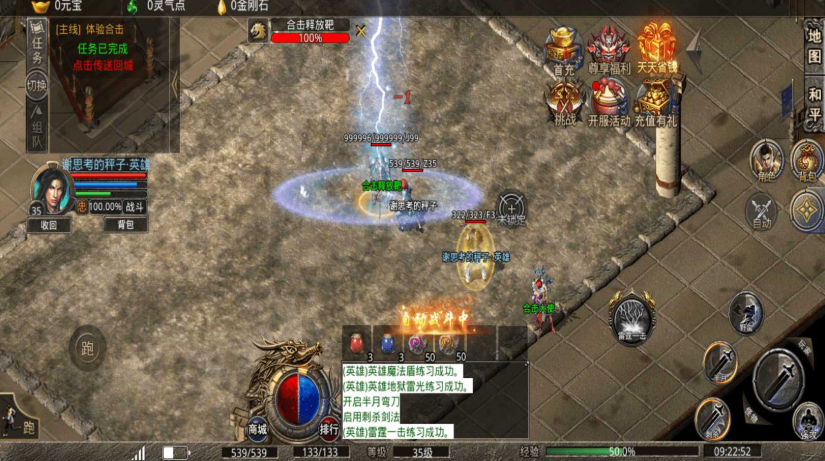Open the 首充 first recharge icon
The image size is (825, 461).
pyautogui.click(x=564, y=50)
